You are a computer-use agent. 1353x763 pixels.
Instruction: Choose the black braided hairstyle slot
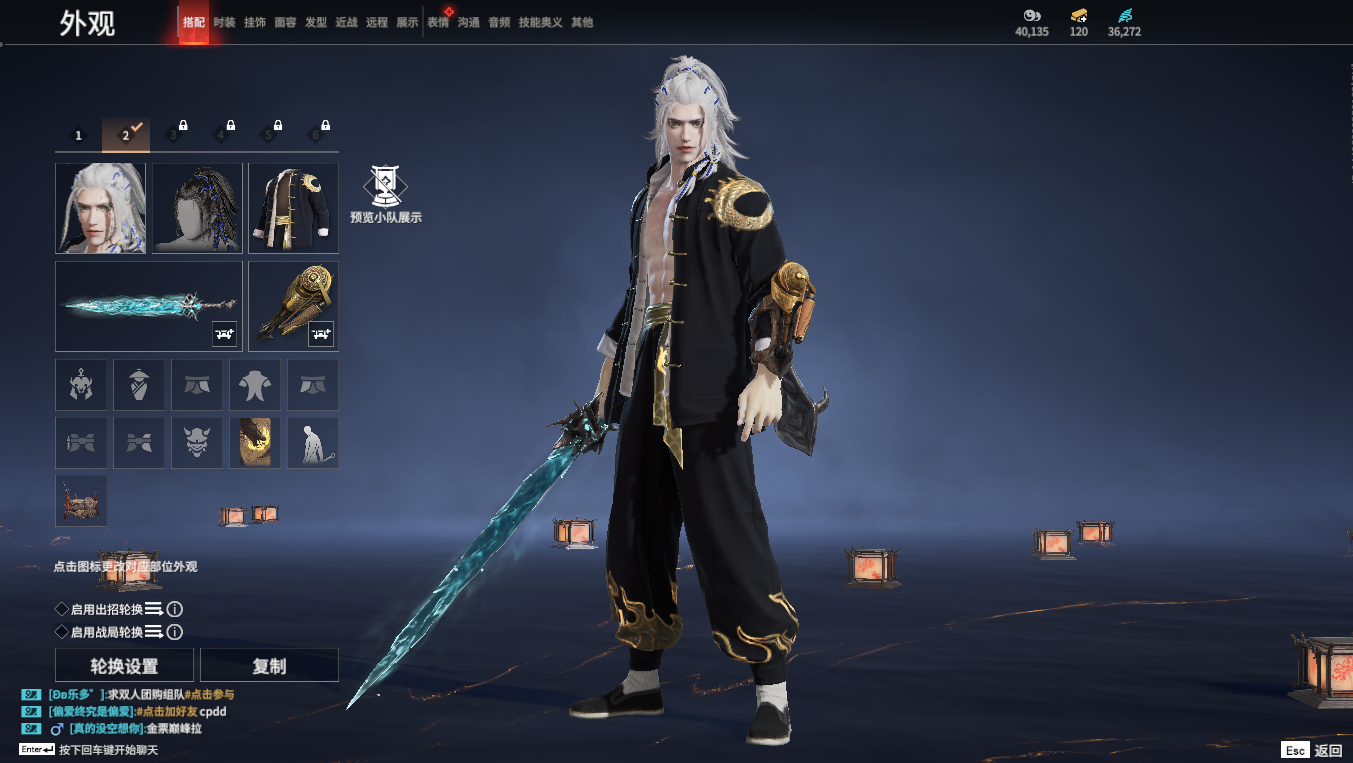click(x=197, y=208)
